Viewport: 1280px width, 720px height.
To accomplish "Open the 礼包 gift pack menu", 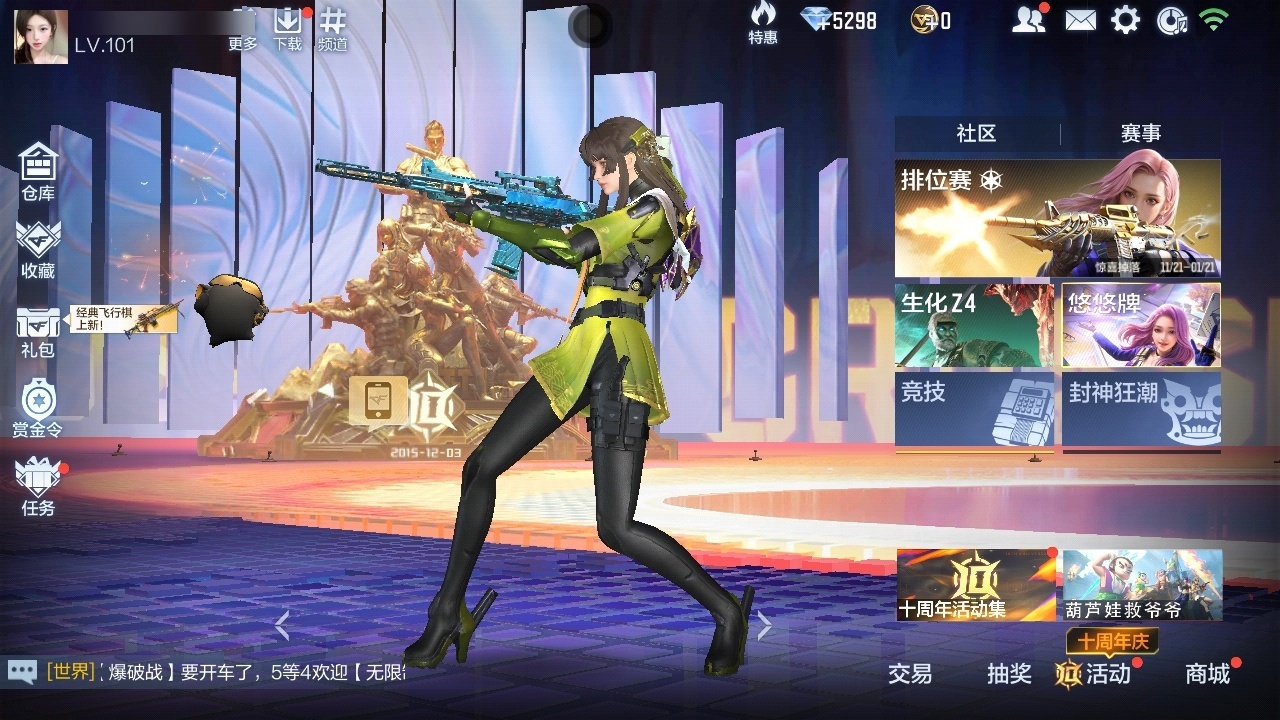I will pyautogui.click(x=38, y=331).
